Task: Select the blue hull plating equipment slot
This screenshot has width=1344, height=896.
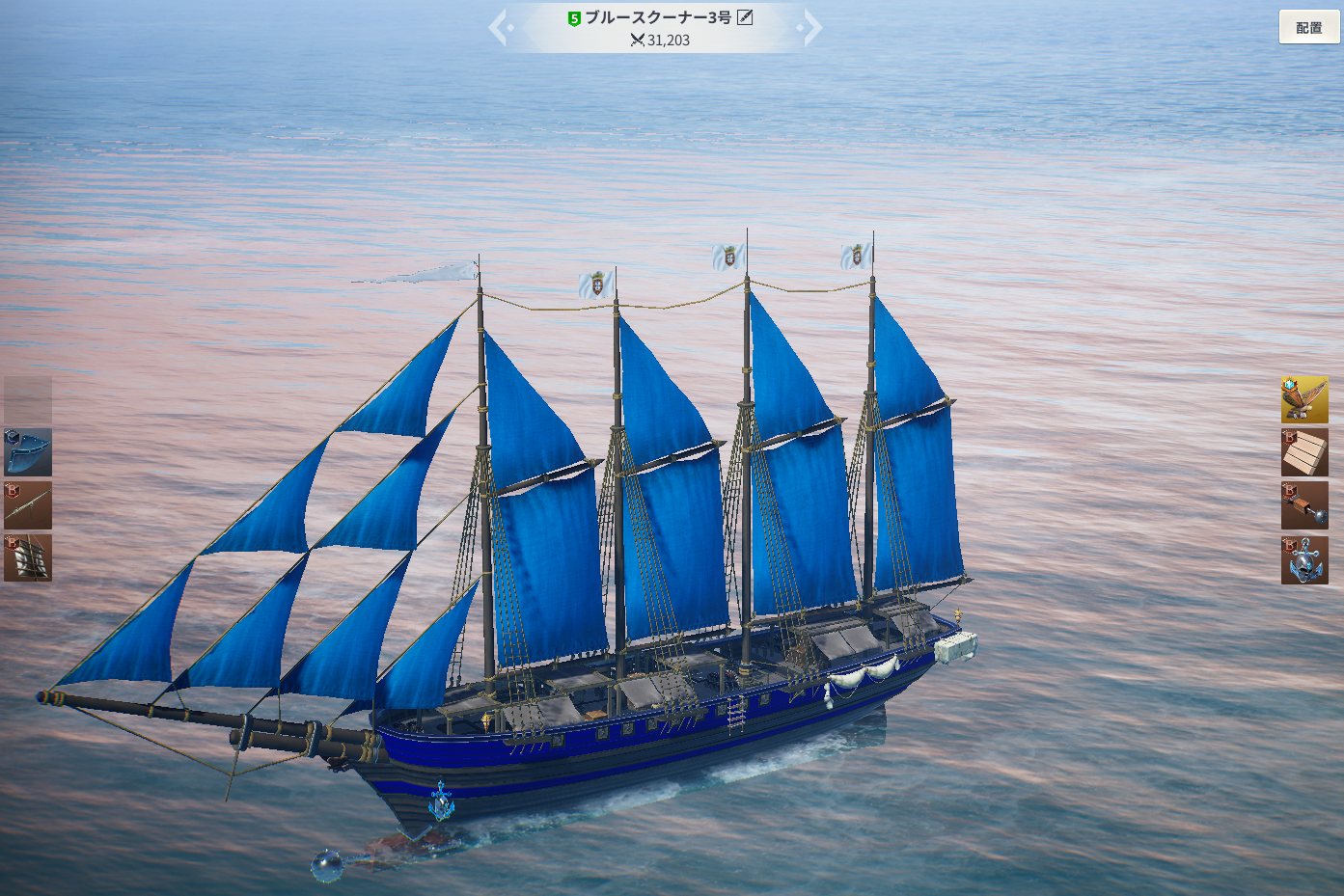Action: [x=28, y=453]
